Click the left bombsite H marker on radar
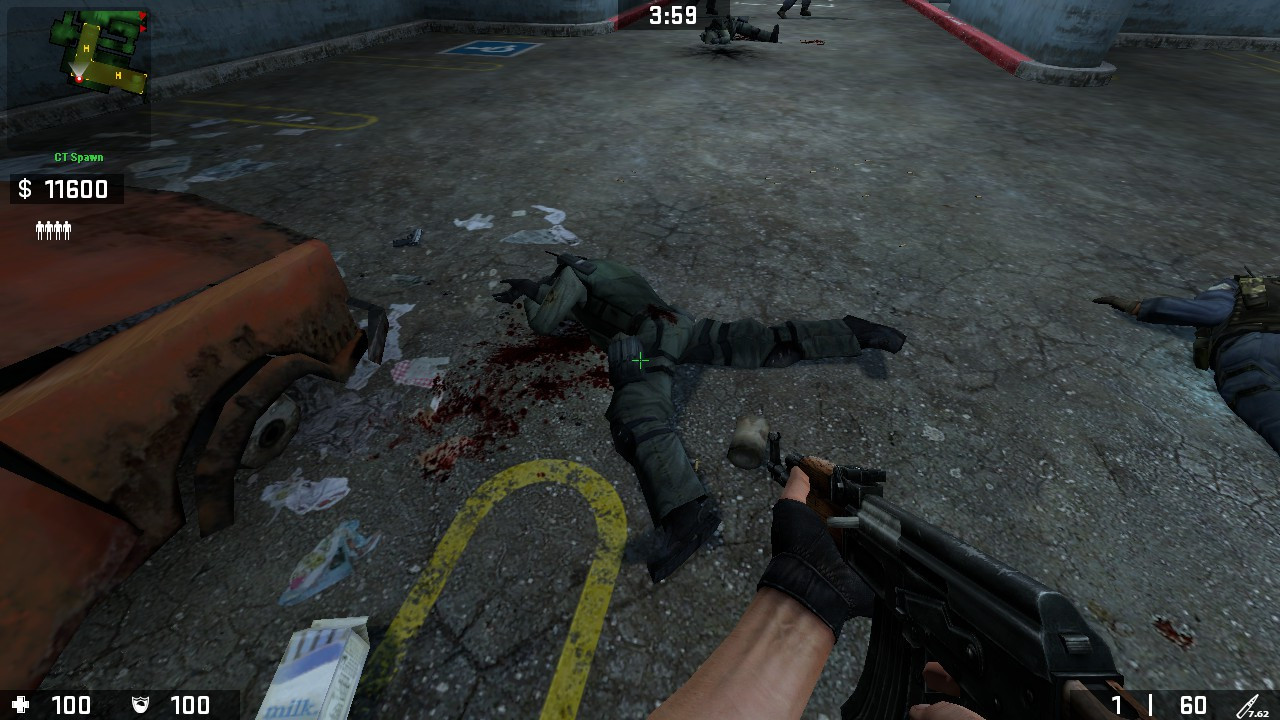Screen dimensions: 1280x720 [86, 46]
